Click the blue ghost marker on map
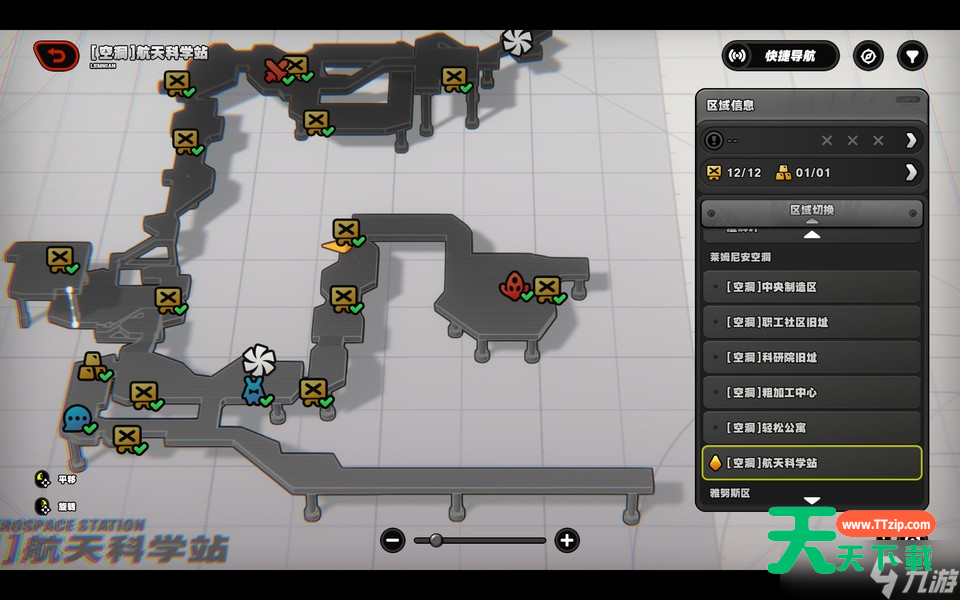This screenshot has width=960, height=600. coord(76,418)
